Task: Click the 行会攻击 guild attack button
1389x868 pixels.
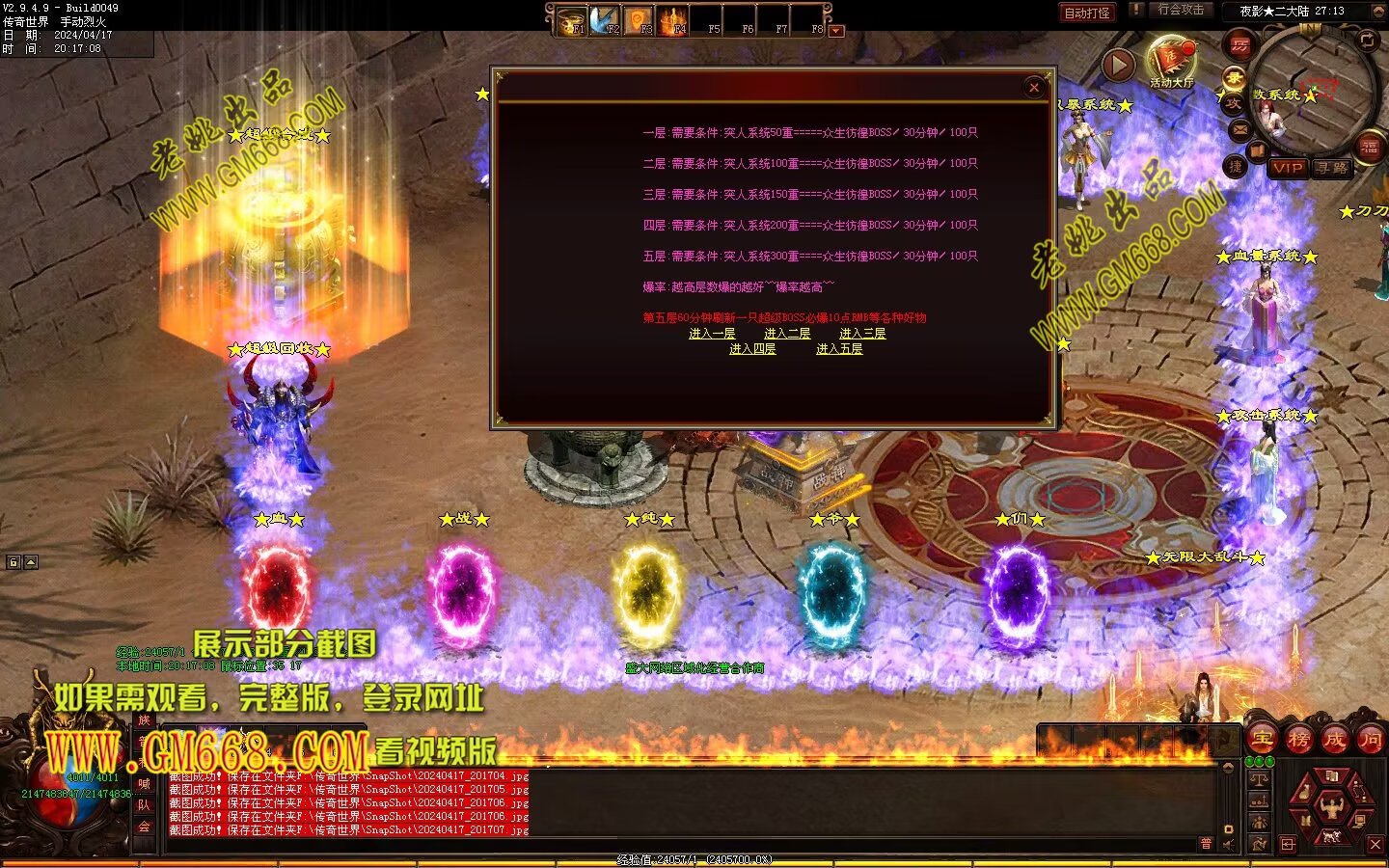Action: click(x=1181, y=10)
